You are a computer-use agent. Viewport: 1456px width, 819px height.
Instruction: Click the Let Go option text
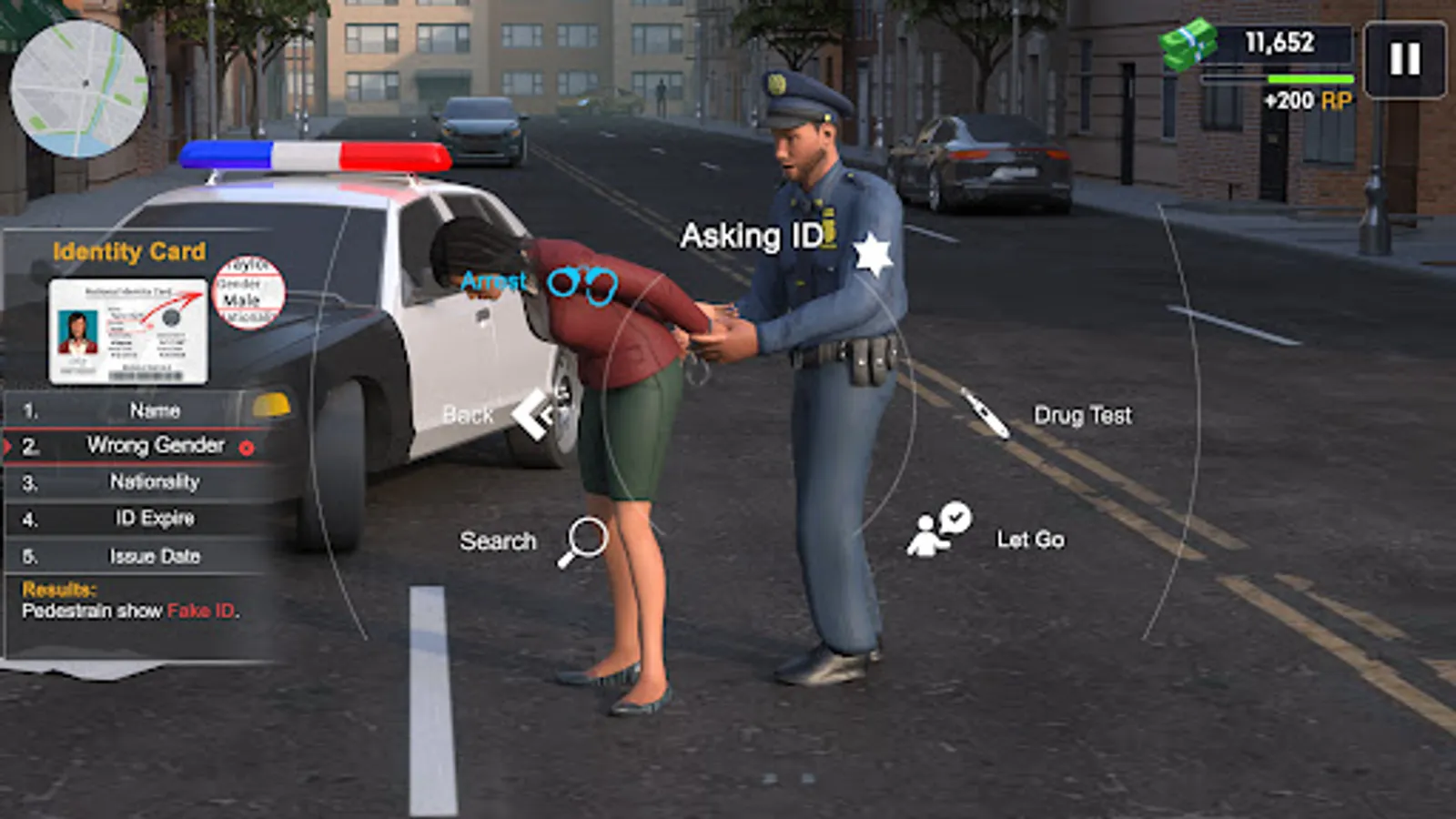(x=1029, y=537)
